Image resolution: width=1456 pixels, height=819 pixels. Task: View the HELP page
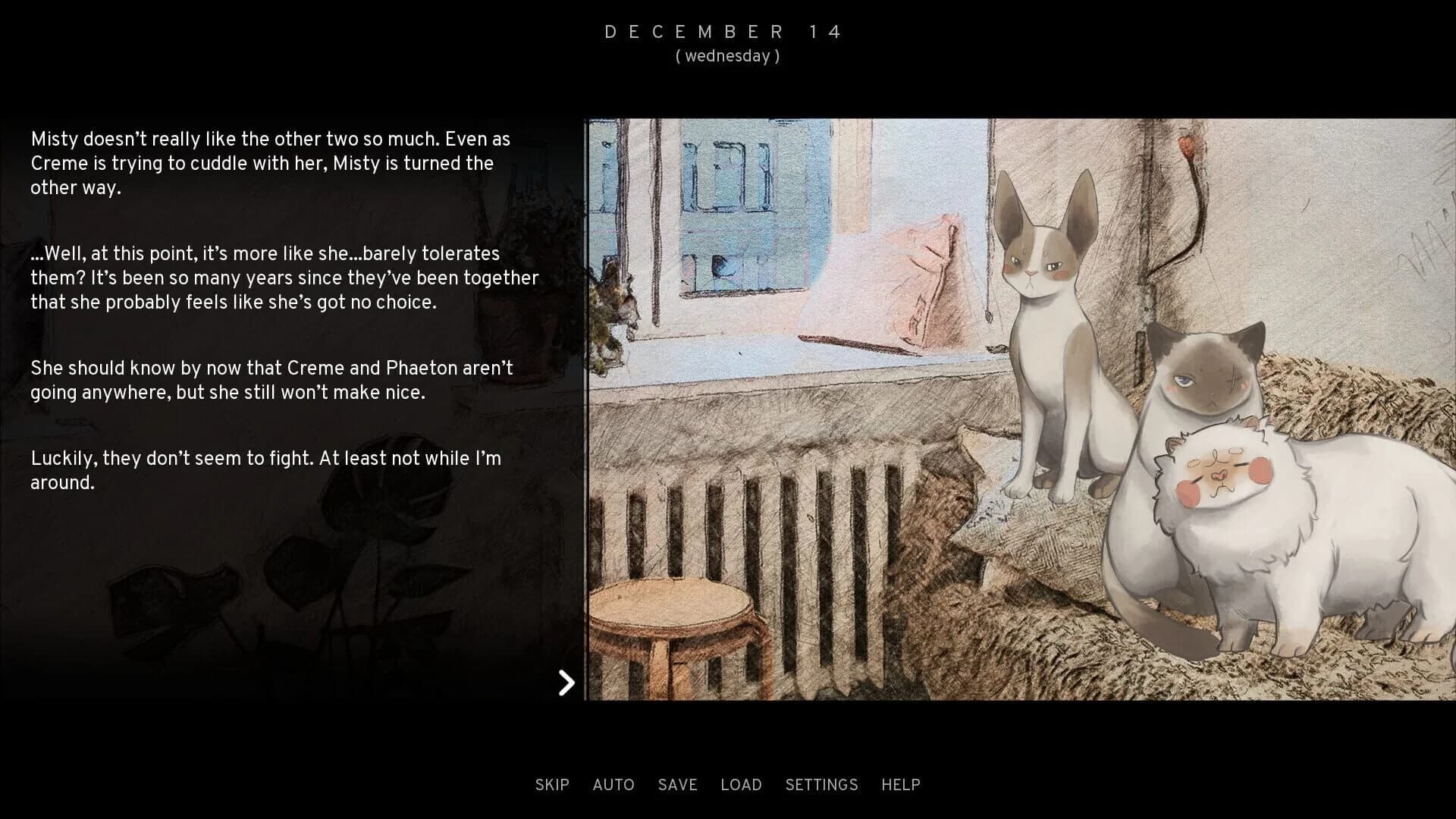(899, 785)
